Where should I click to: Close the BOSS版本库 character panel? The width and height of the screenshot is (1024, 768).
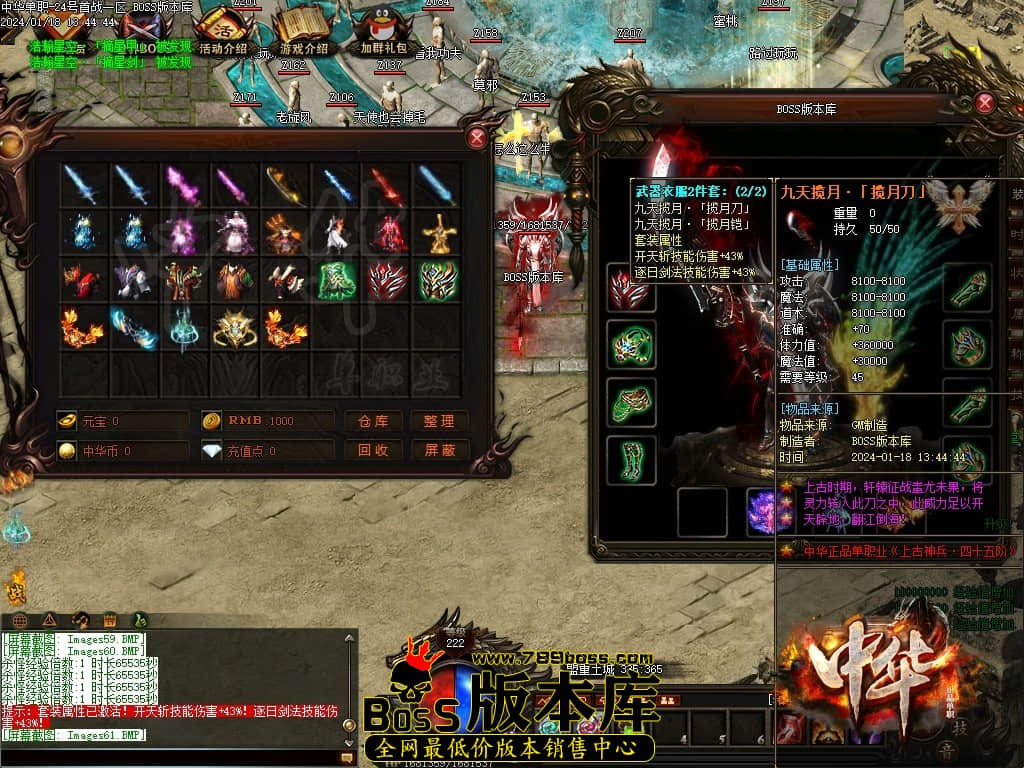point(984,103)
